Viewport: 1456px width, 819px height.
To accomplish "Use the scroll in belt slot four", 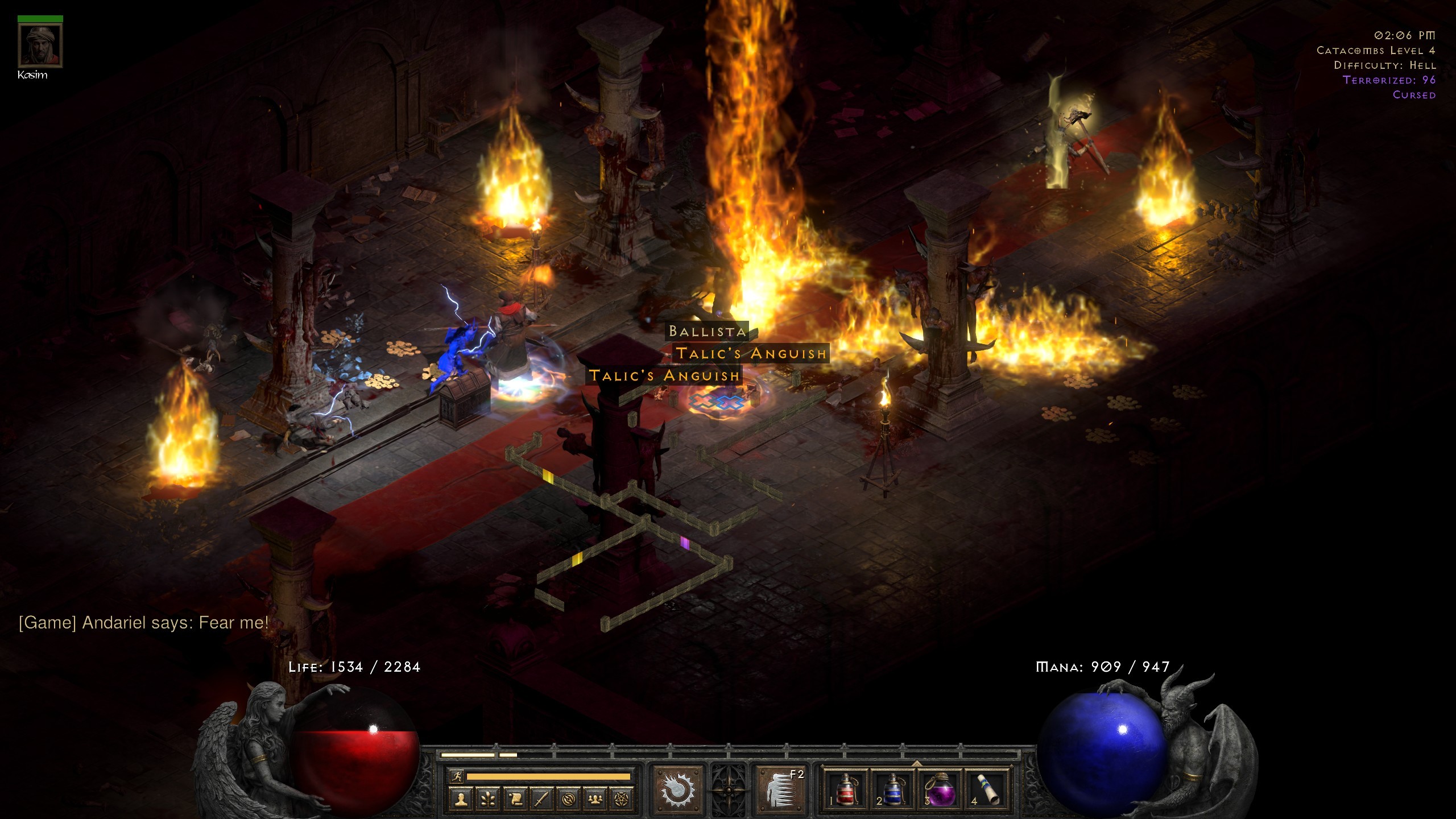I will click(987, 790).
